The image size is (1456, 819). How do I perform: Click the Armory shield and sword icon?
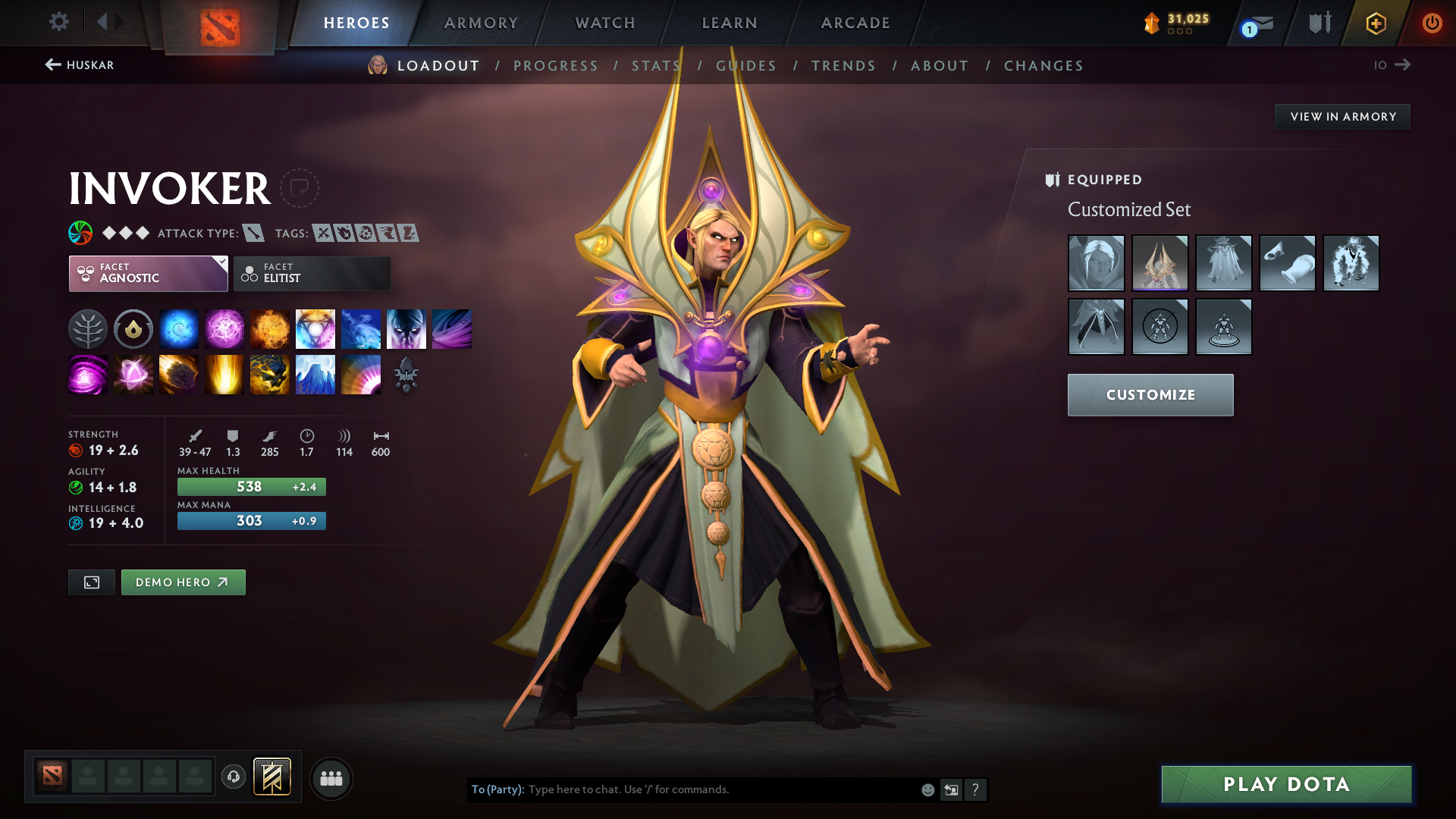click(1319, 23)
